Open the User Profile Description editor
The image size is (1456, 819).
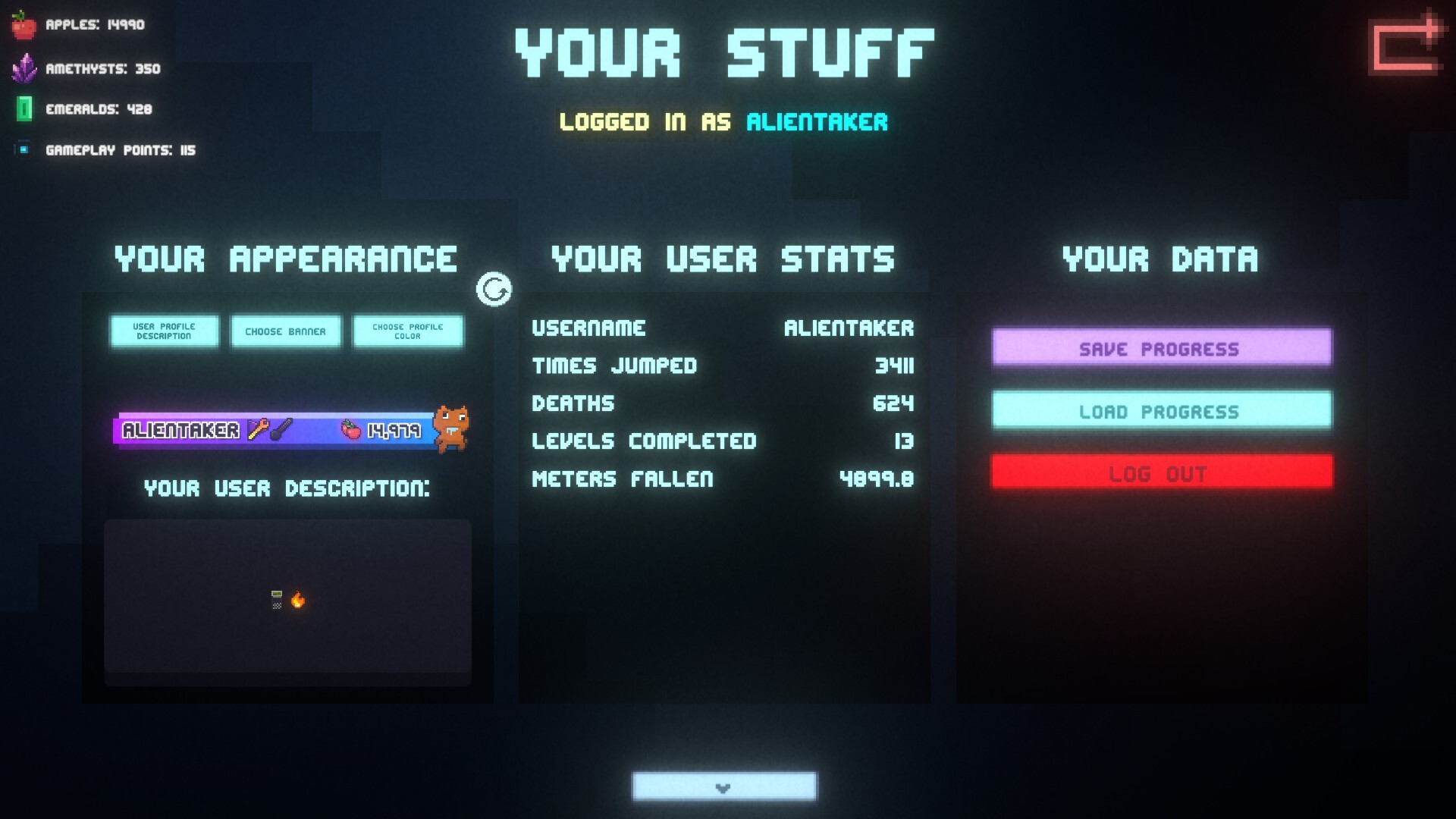pos(164,331)
